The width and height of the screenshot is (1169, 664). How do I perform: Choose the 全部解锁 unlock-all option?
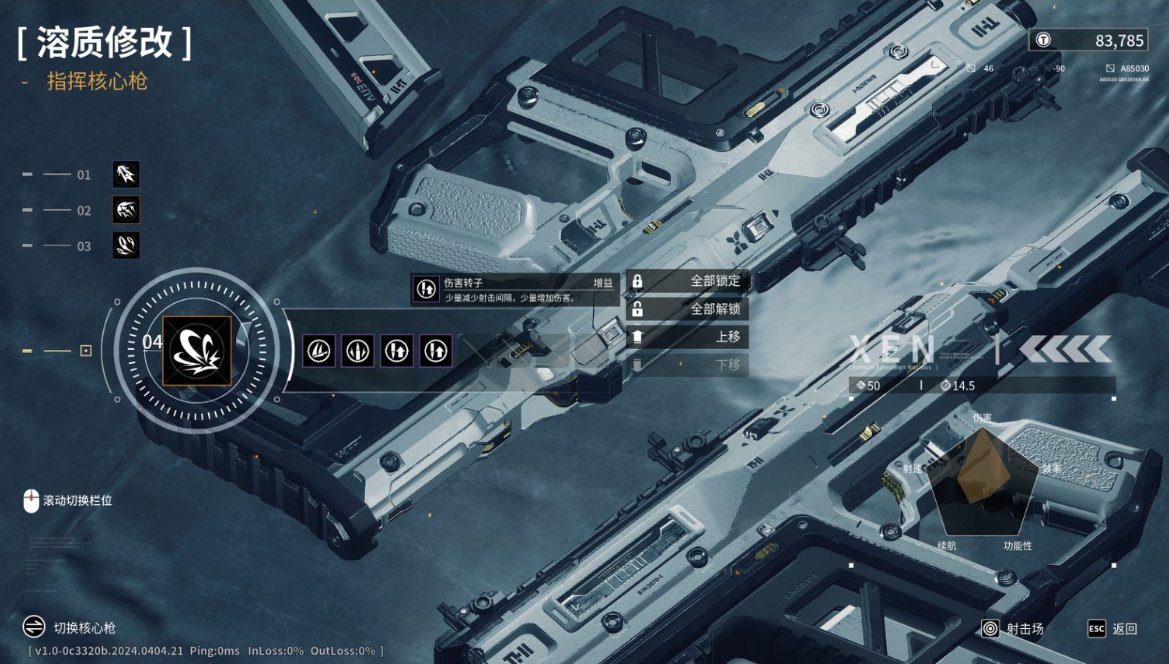tap(687, 309)
